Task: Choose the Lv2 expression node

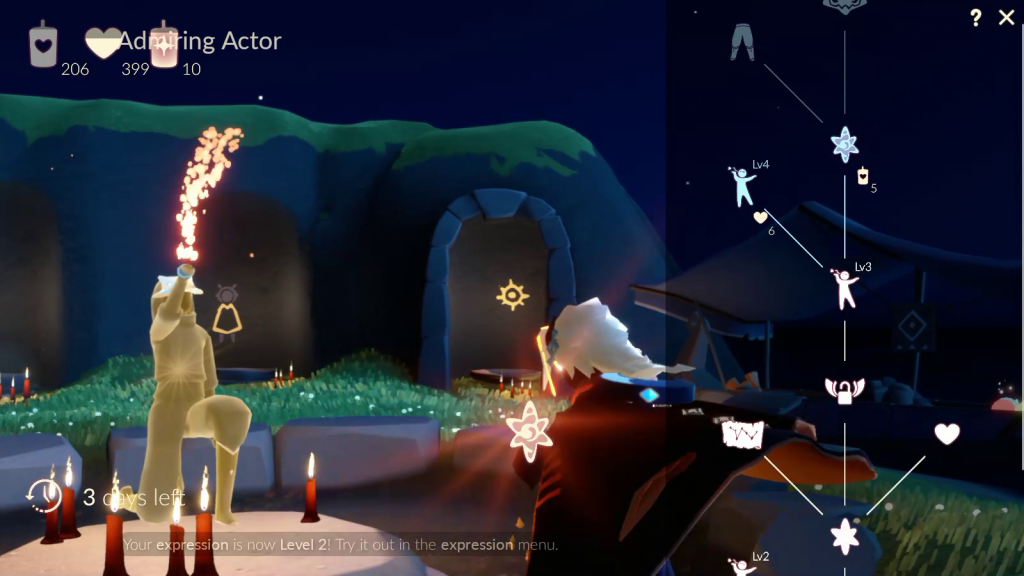Action: click(x=742, y=567)
